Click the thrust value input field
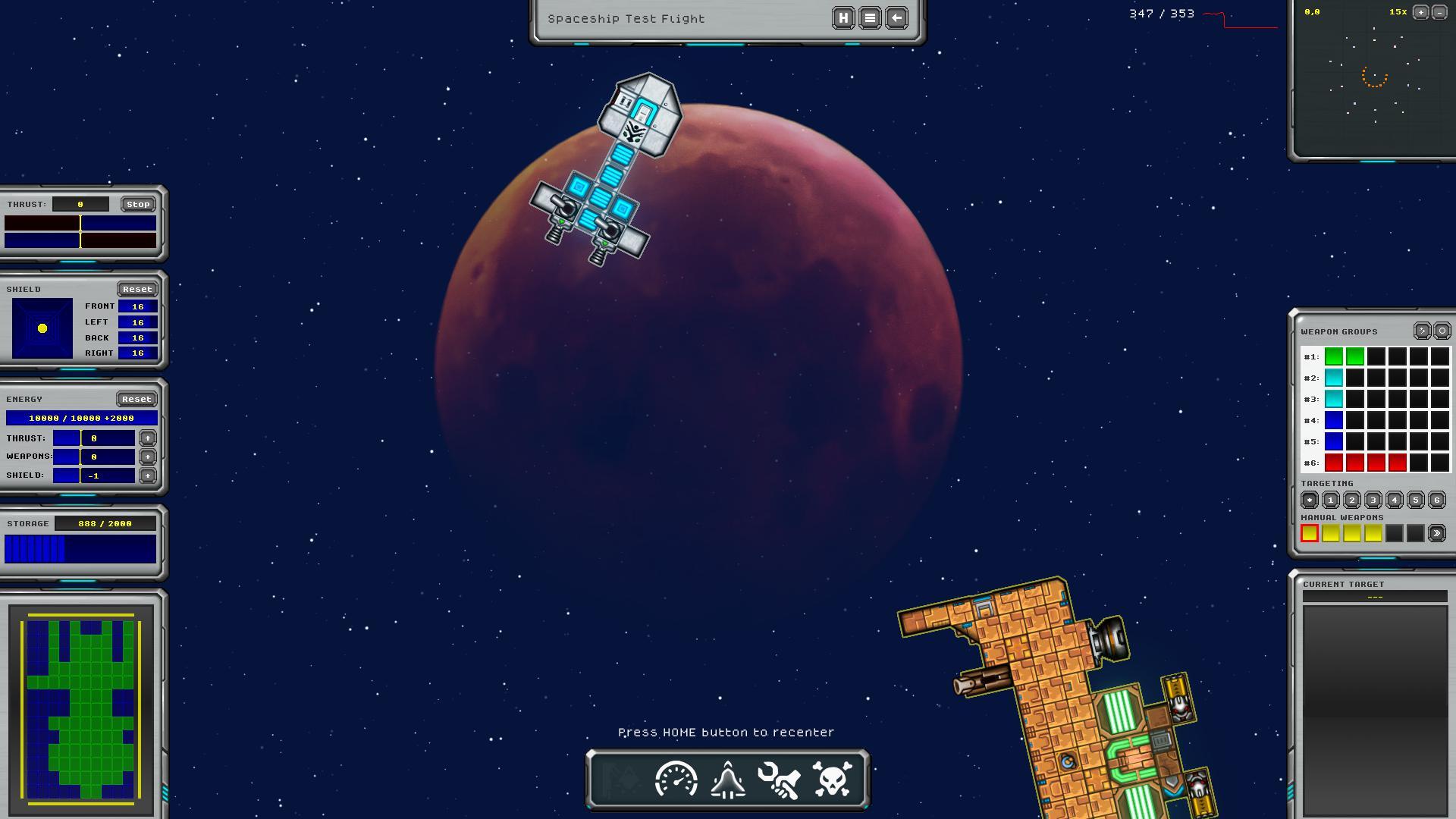 pyautogui.click(x=82, y=203)
